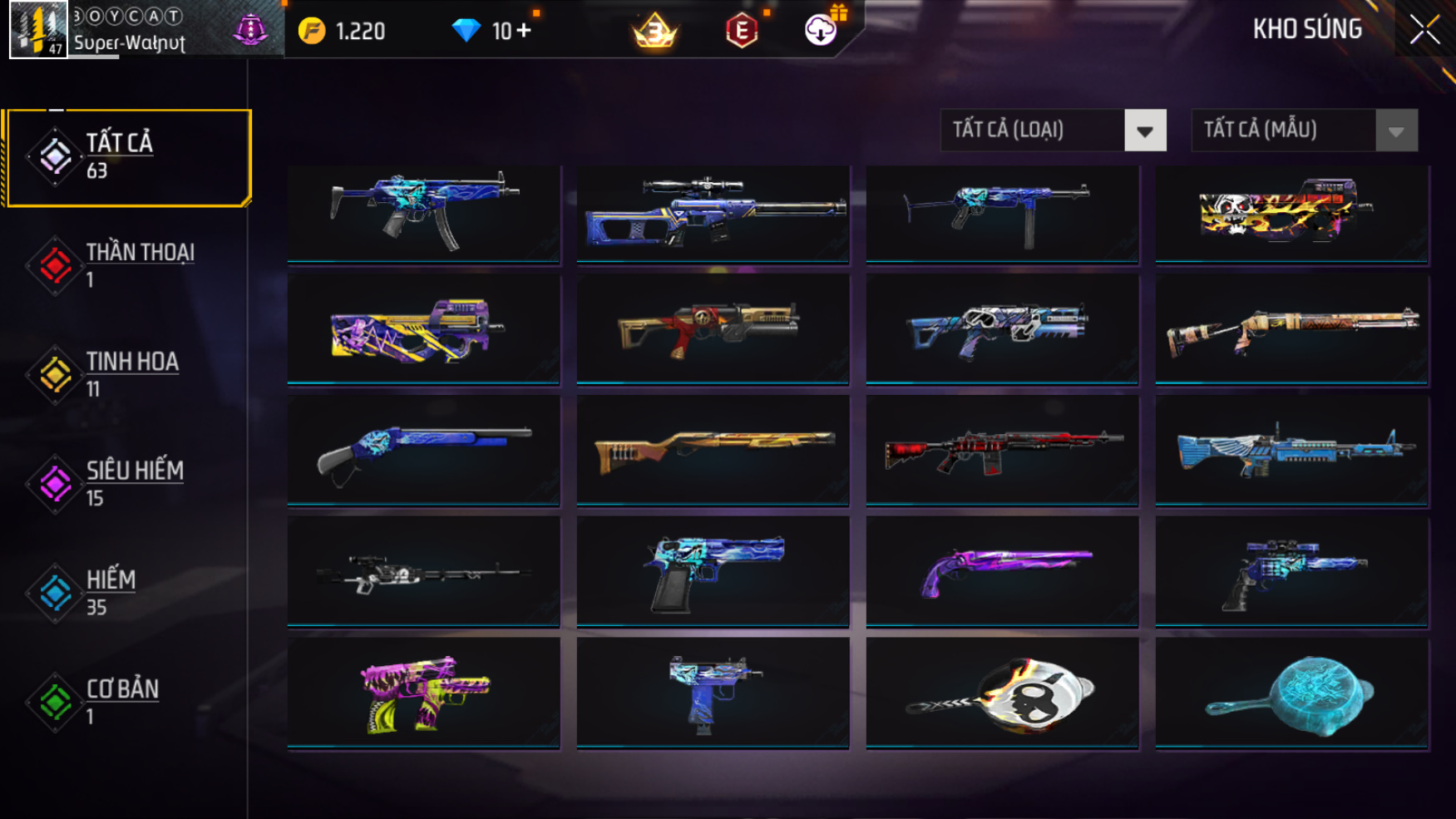Pick the red and black assault rifle skin

pos(1002,450)
